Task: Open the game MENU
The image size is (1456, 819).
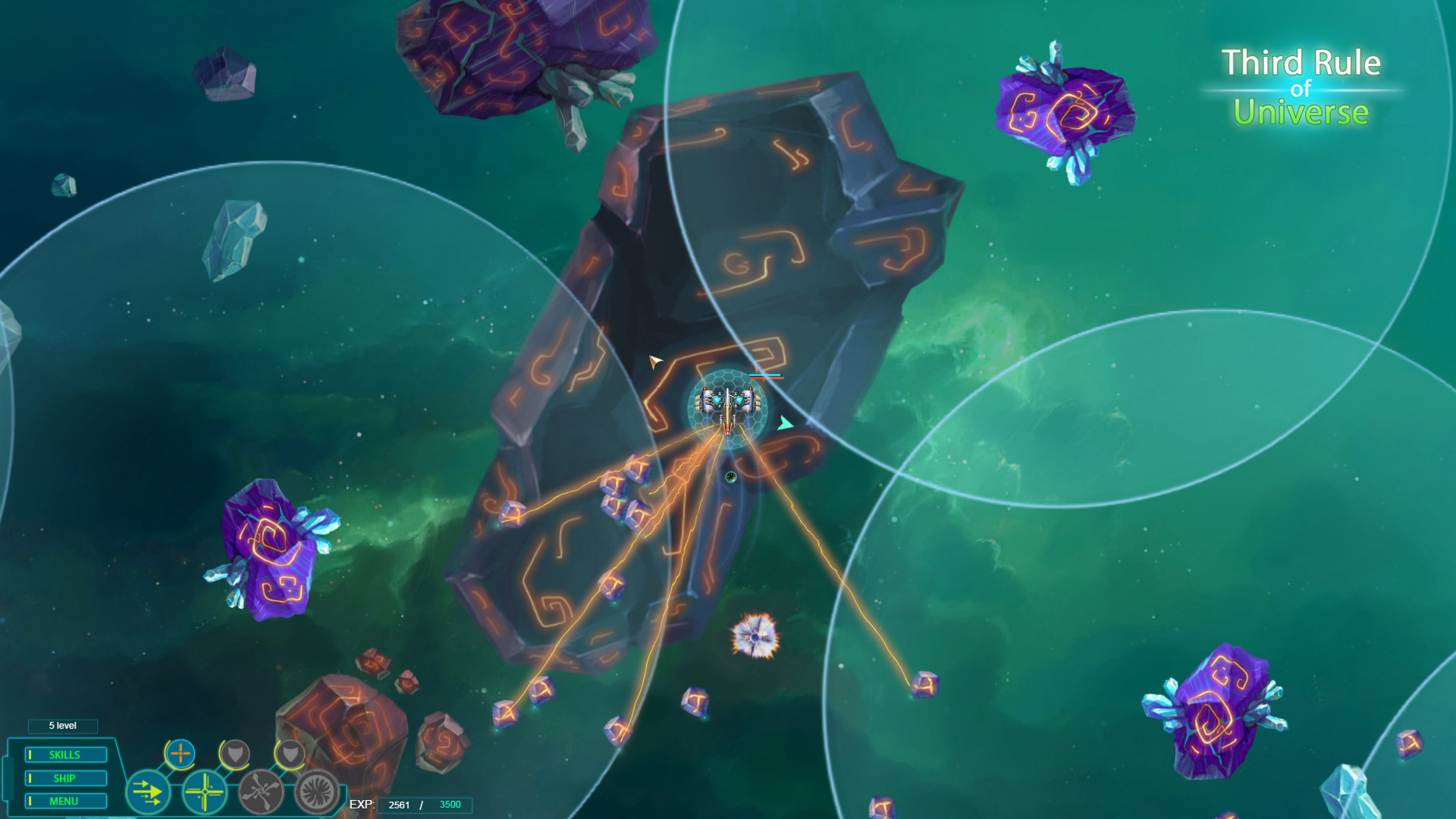Action: [65, 801]
